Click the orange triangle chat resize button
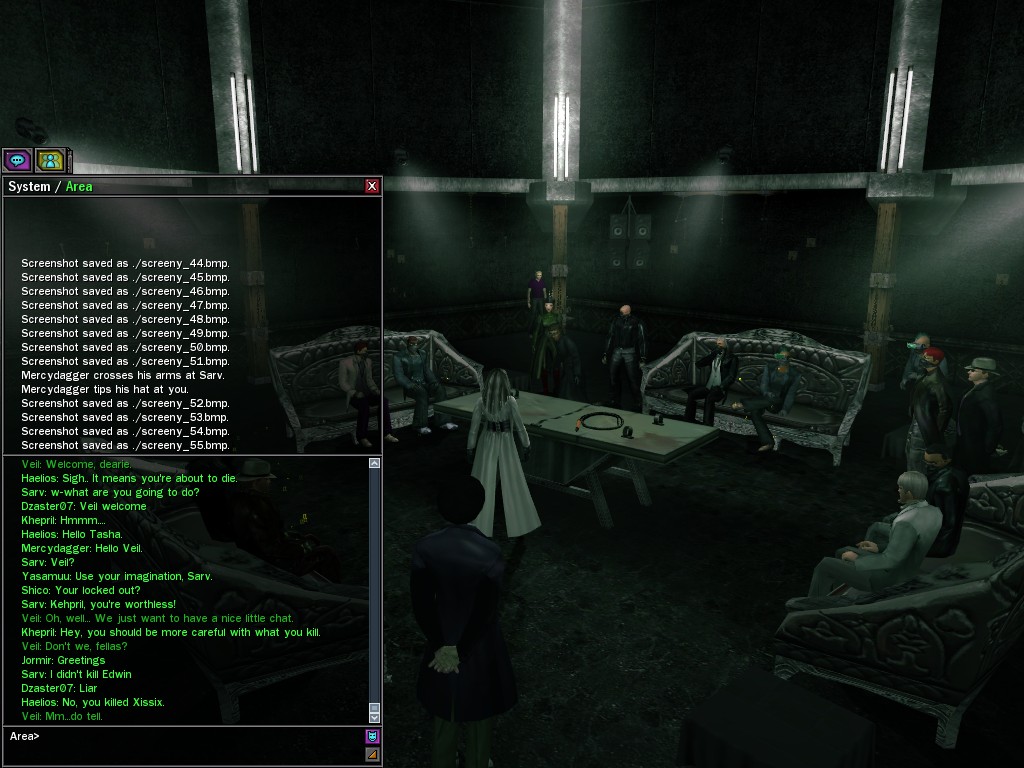 tap(372, 755)
